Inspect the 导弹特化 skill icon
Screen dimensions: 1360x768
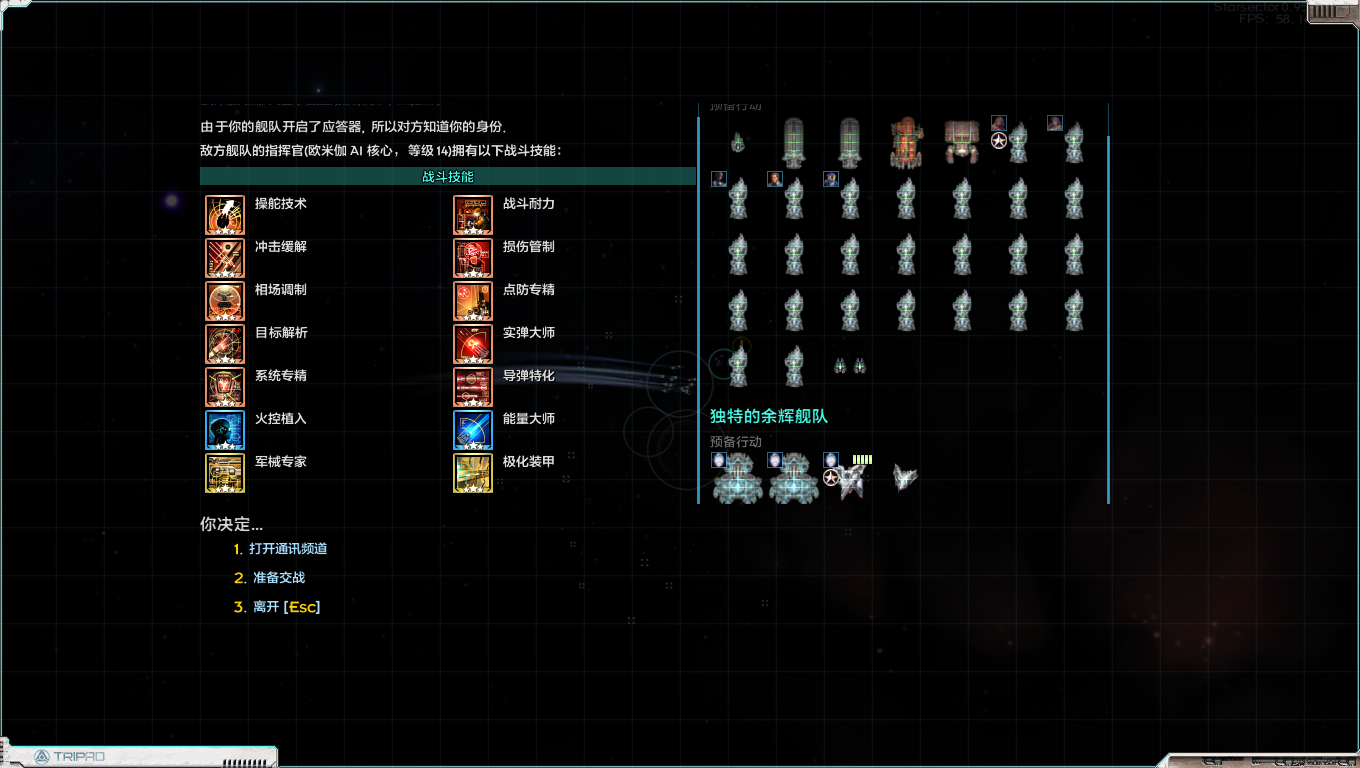(x=473, y=387)
